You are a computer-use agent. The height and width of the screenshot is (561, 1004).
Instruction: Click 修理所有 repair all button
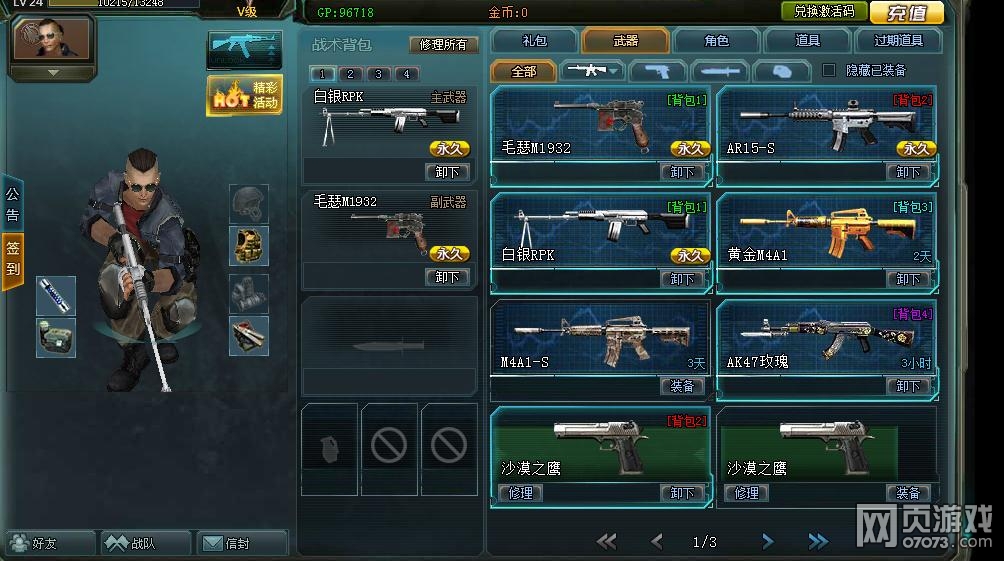point(444,45)
